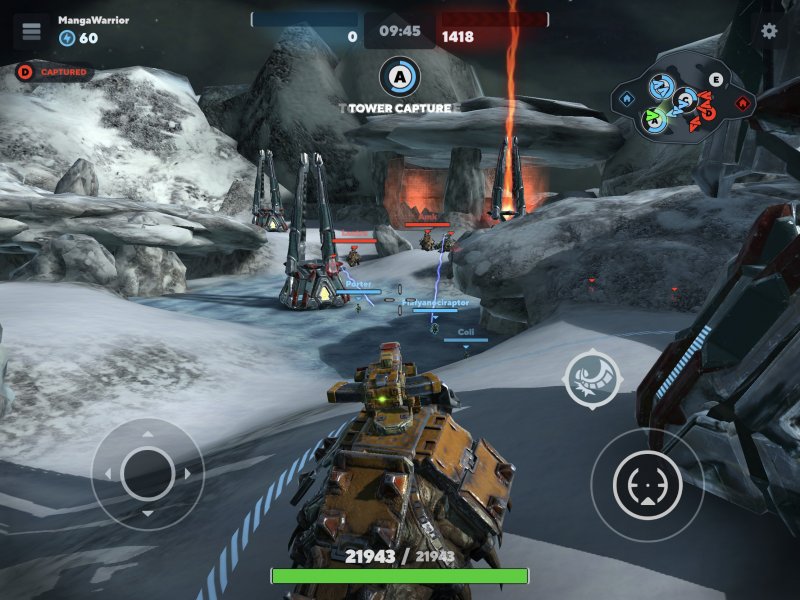800x600 pixels.
Task: Activate the round special ability button
Action: pos(592,379)
